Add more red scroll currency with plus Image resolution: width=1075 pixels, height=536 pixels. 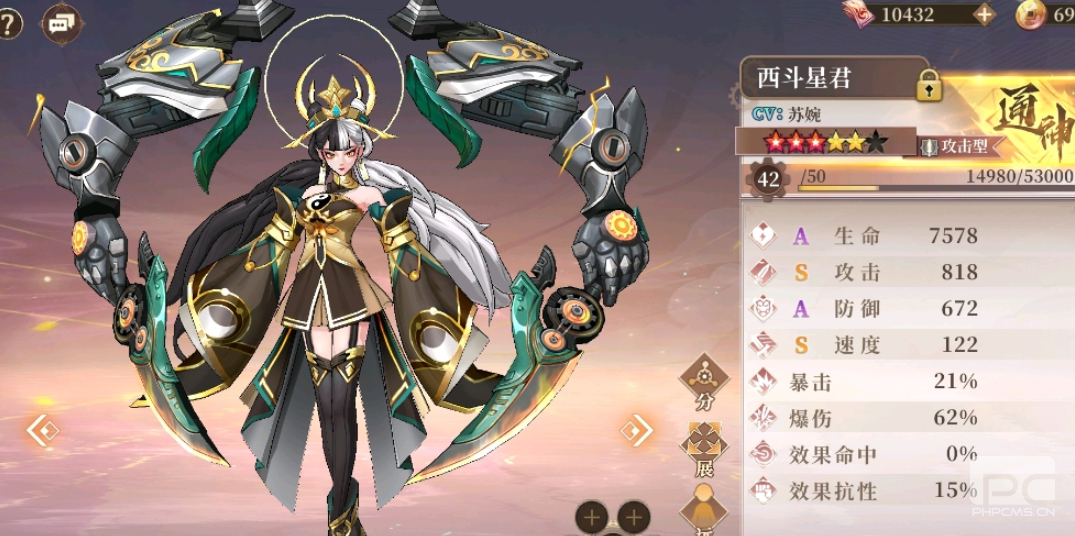(x=984, y=14)
